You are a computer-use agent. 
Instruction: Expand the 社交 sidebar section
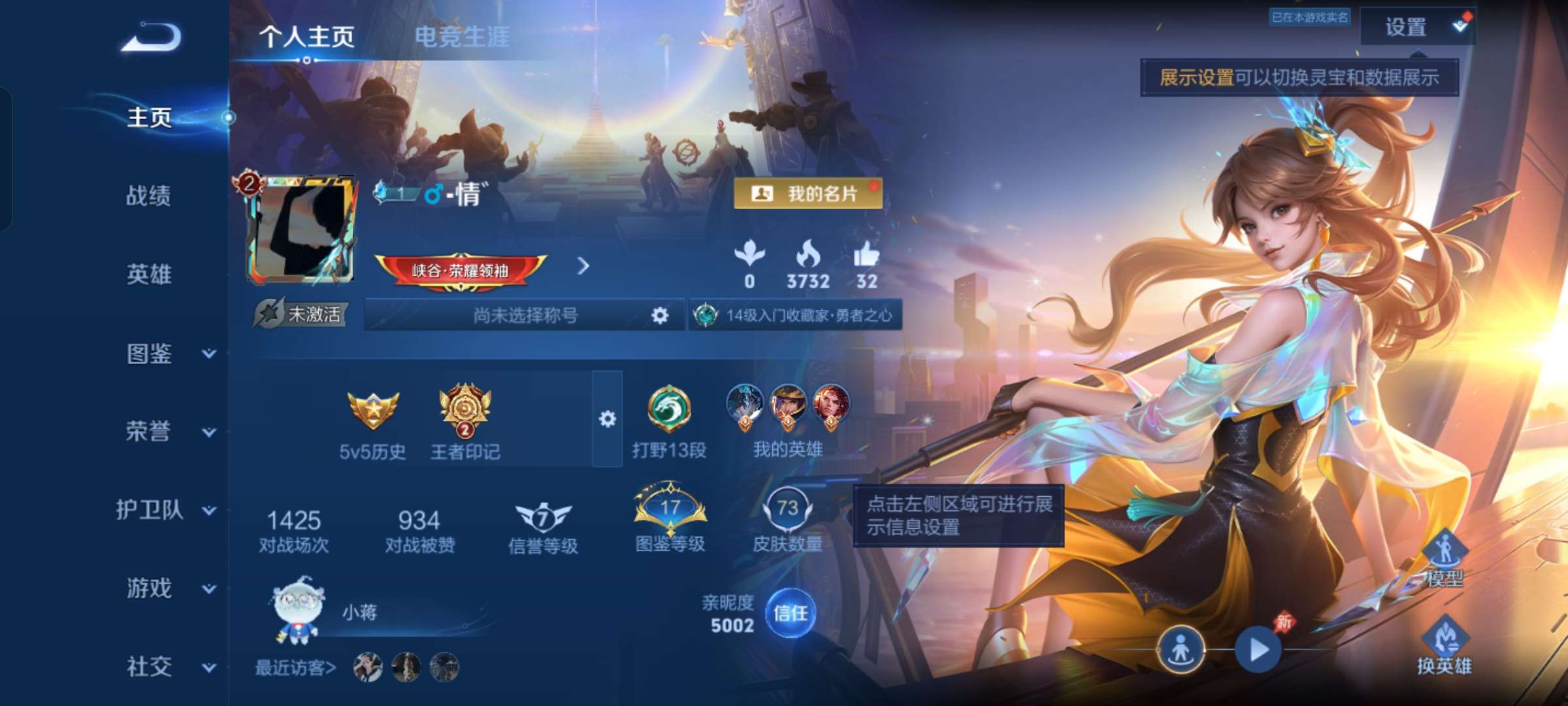pyautogui.click(x=150, y=667)
